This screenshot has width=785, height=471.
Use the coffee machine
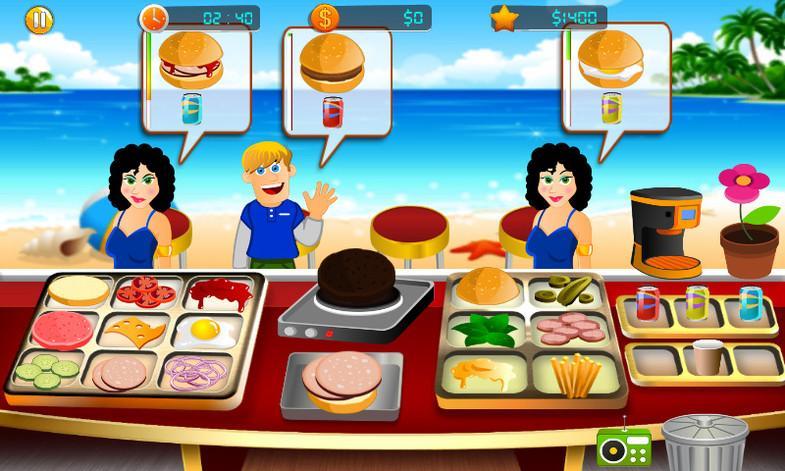(x=665, y=232)
